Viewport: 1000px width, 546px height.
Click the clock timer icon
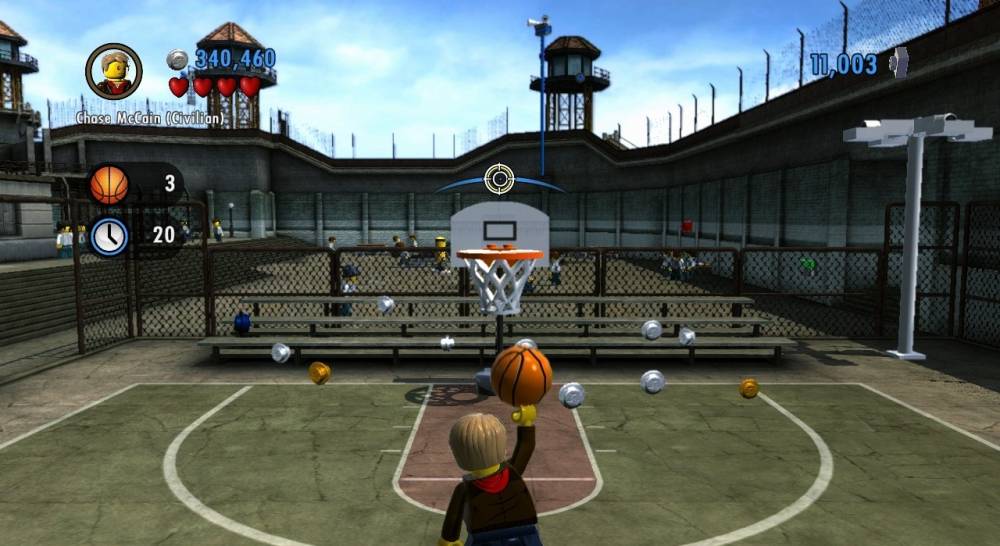point(109,237)
